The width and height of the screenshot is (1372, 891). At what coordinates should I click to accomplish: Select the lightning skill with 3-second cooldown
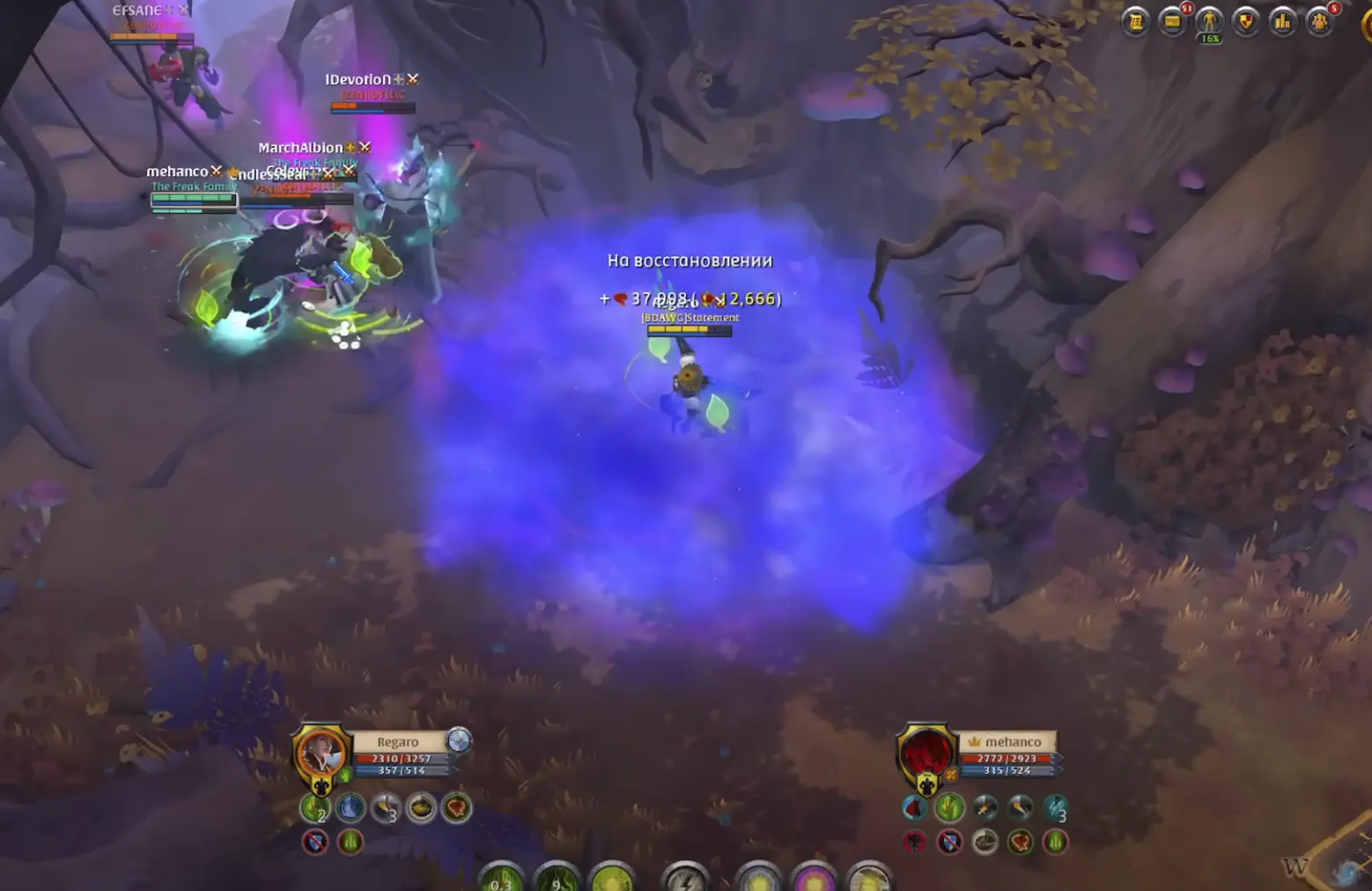1054,809
